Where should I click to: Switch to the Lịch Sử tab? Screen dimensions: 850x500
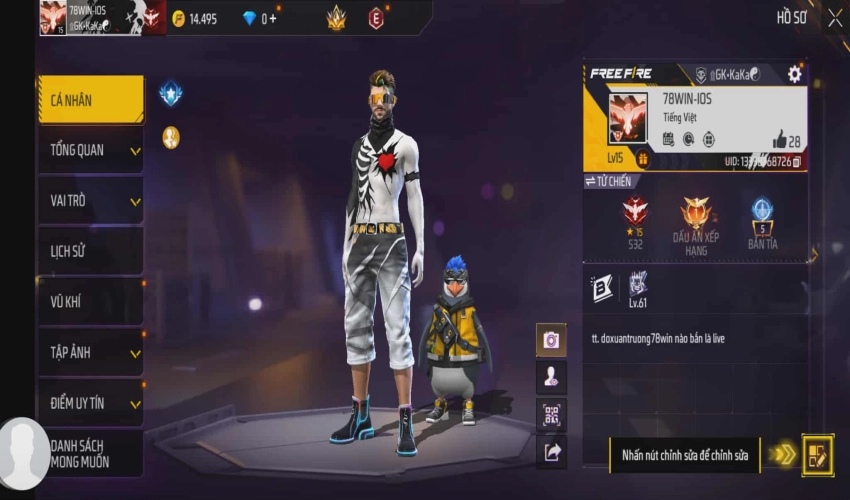coord(90,251)
